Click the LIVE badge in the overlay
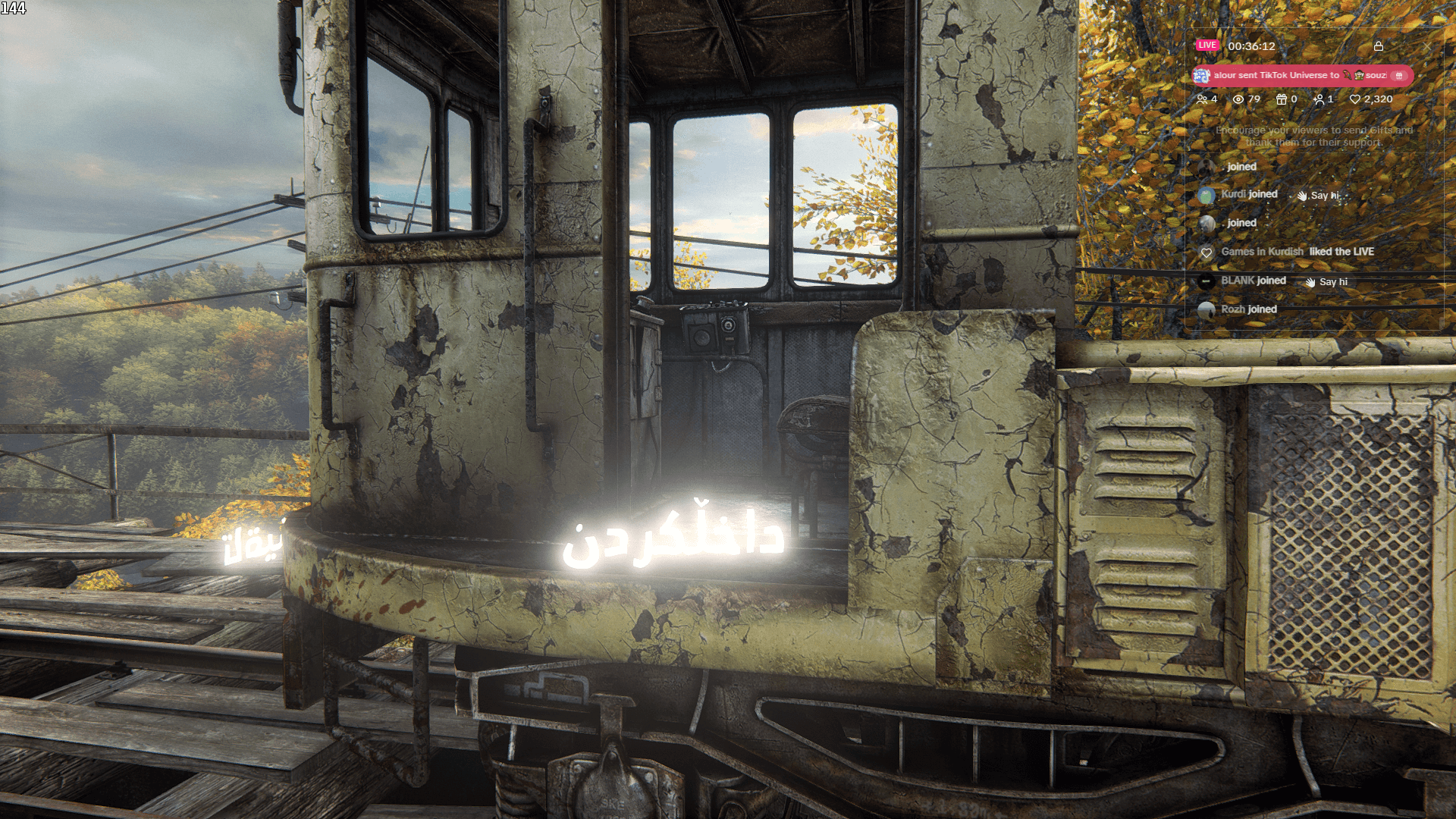 [1207, 45]
